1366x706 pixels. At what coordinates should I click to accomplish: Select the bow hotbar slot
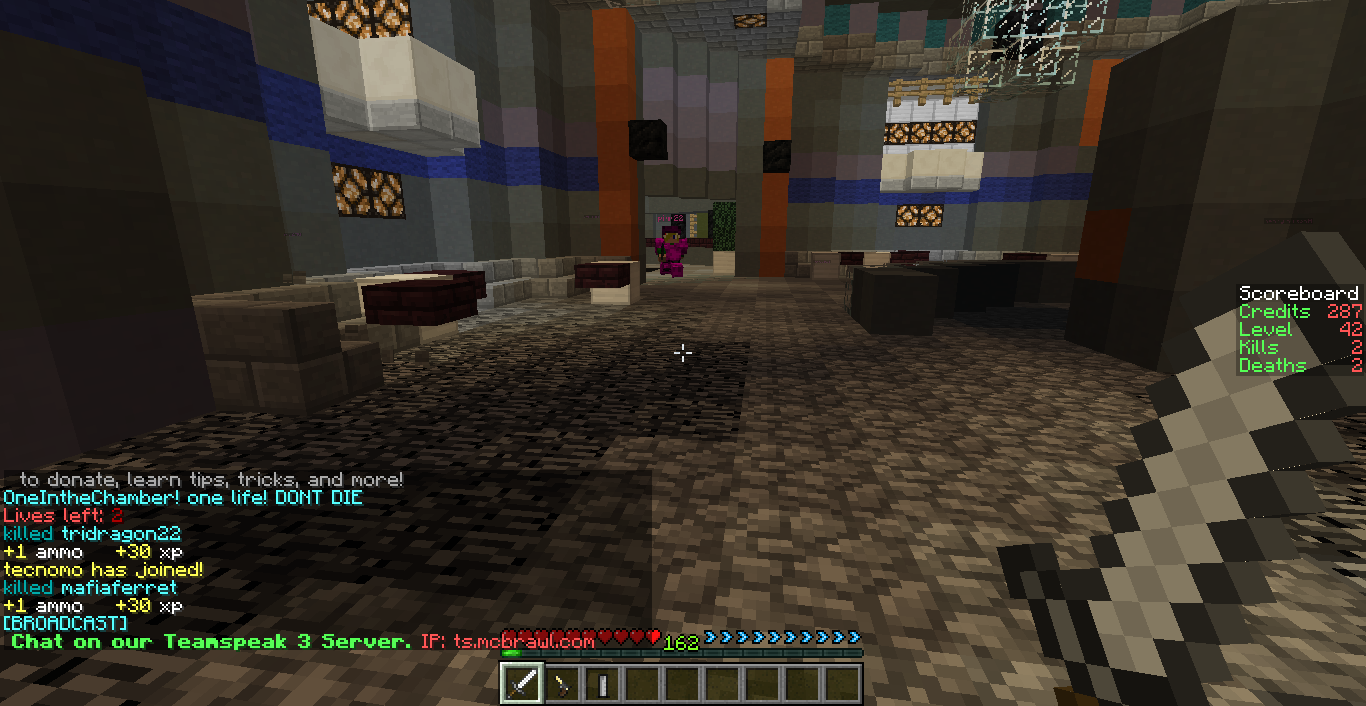click(x=562, y=684)
